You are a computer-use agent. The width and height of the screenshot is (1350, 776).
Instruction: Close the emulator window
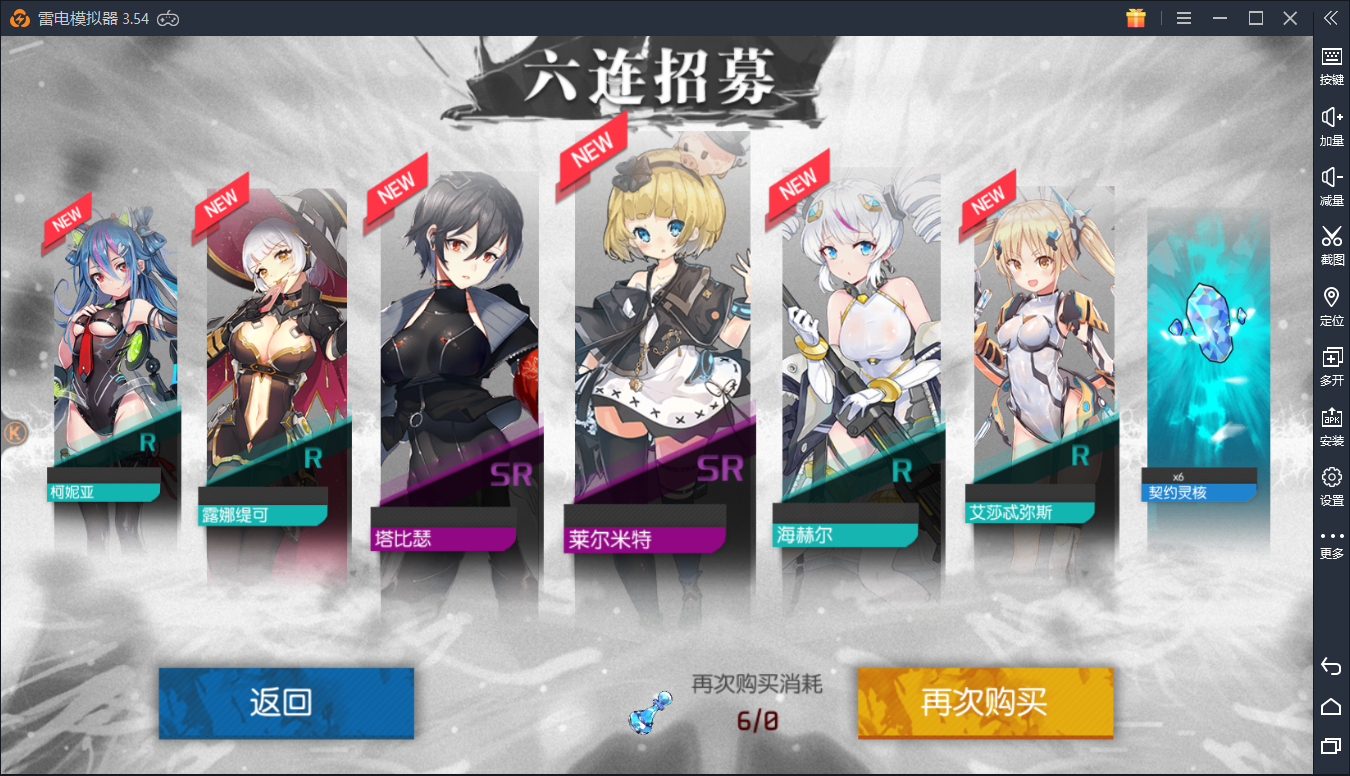click(x=1290, y=18)
